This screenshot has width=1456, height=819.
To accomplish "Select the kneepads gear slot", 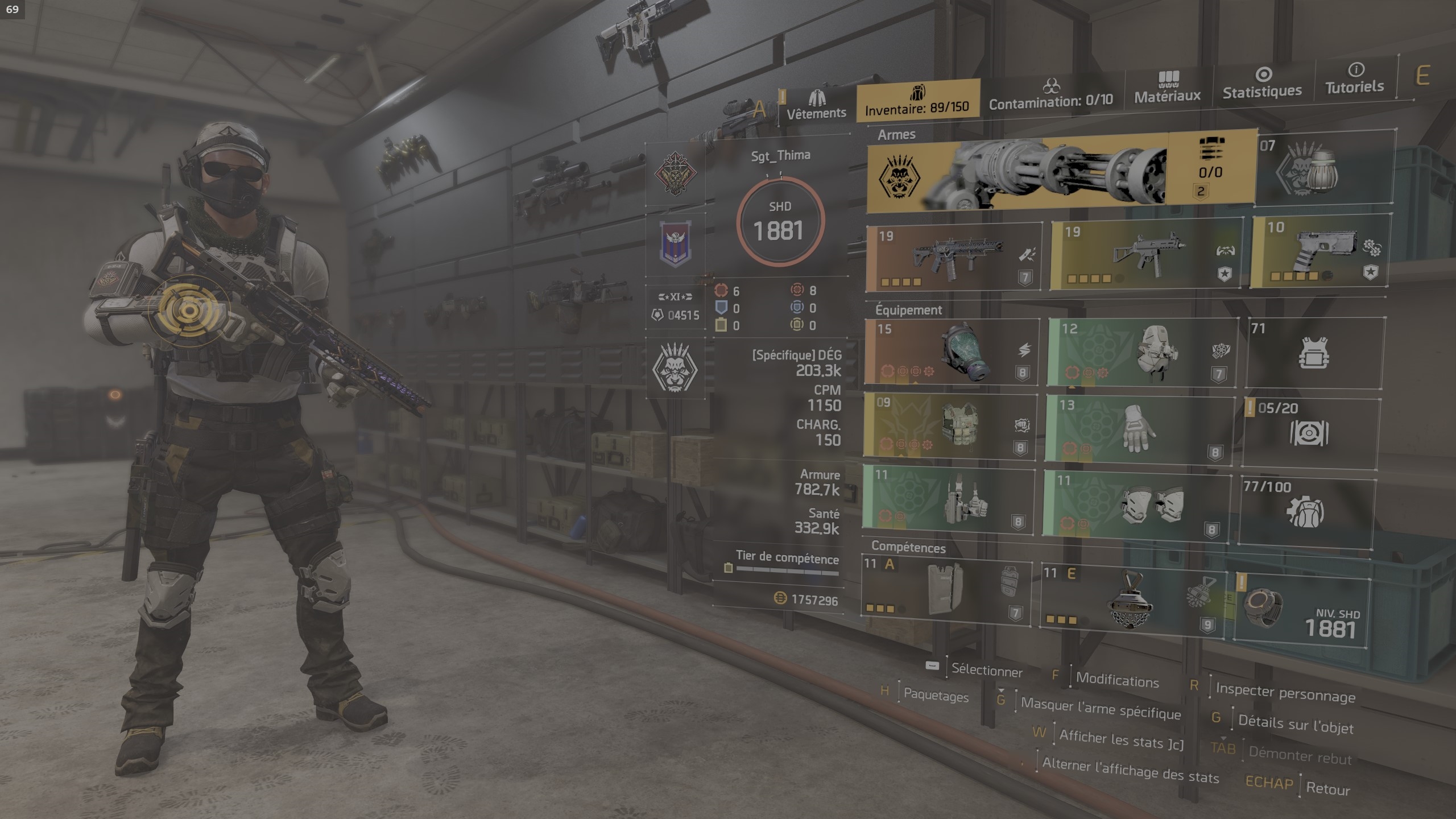I will tap(1137, 504).
